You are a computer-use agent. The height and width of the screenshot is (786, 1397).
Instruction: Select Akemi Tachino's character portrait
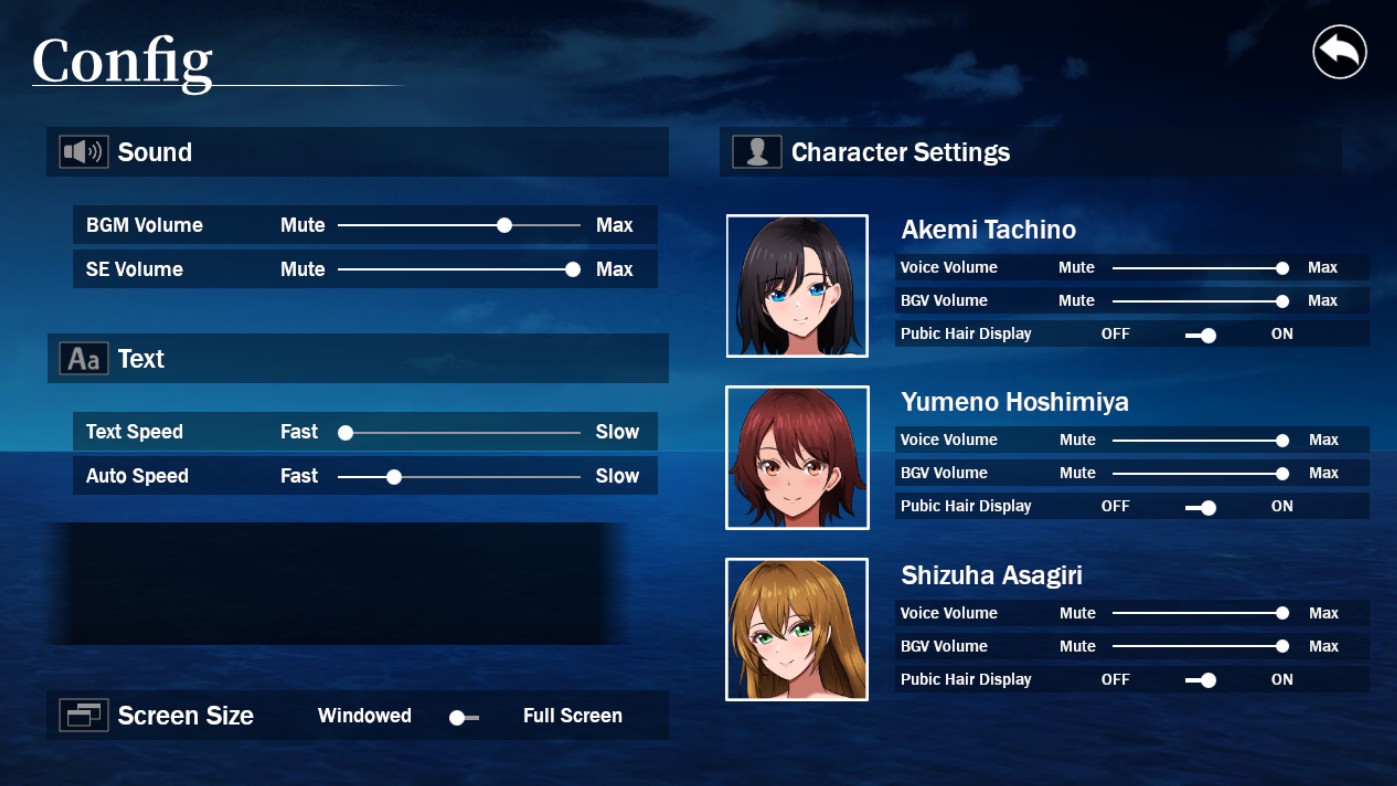tap(797, 285)
